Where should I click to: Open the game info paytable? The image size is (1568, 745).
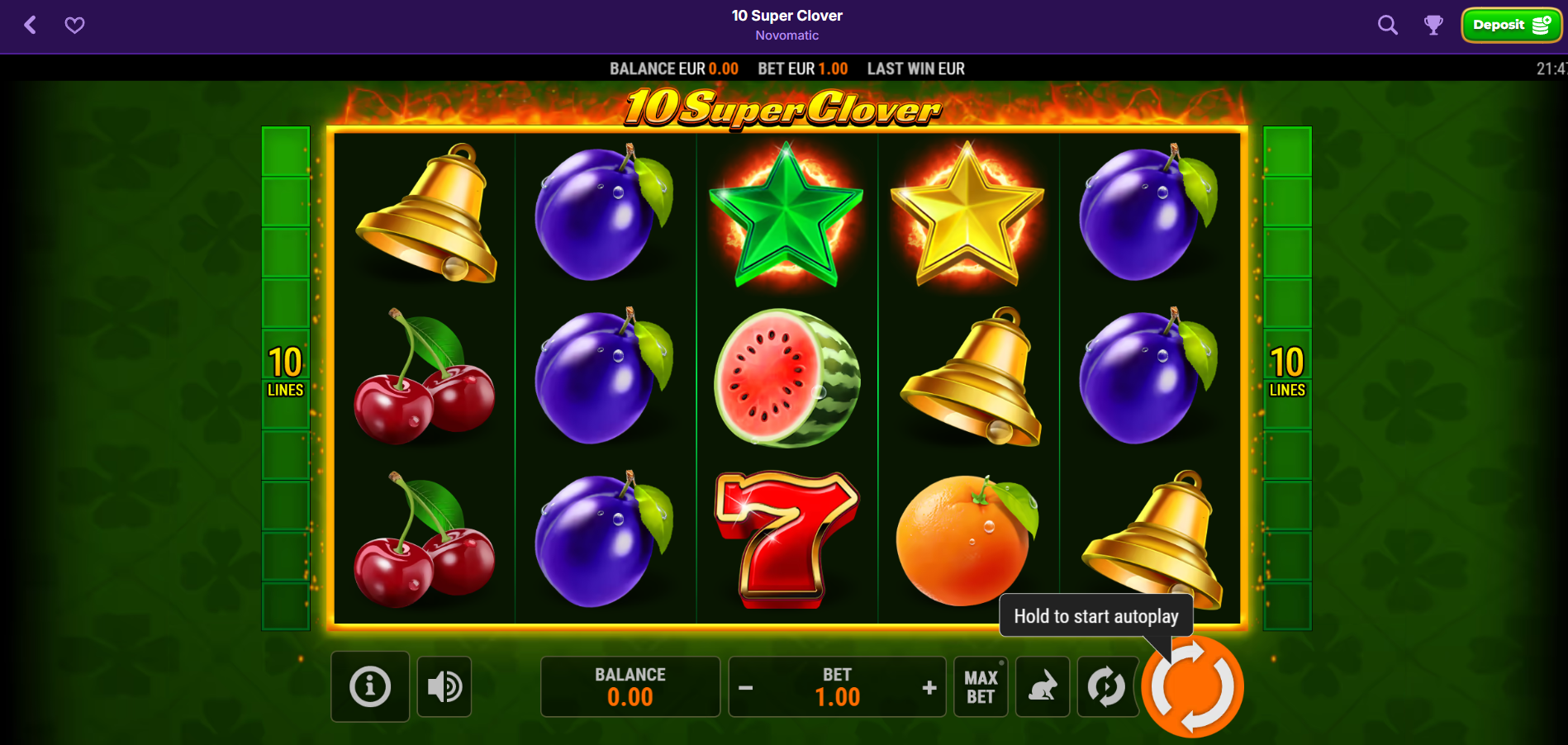[370, 686]
